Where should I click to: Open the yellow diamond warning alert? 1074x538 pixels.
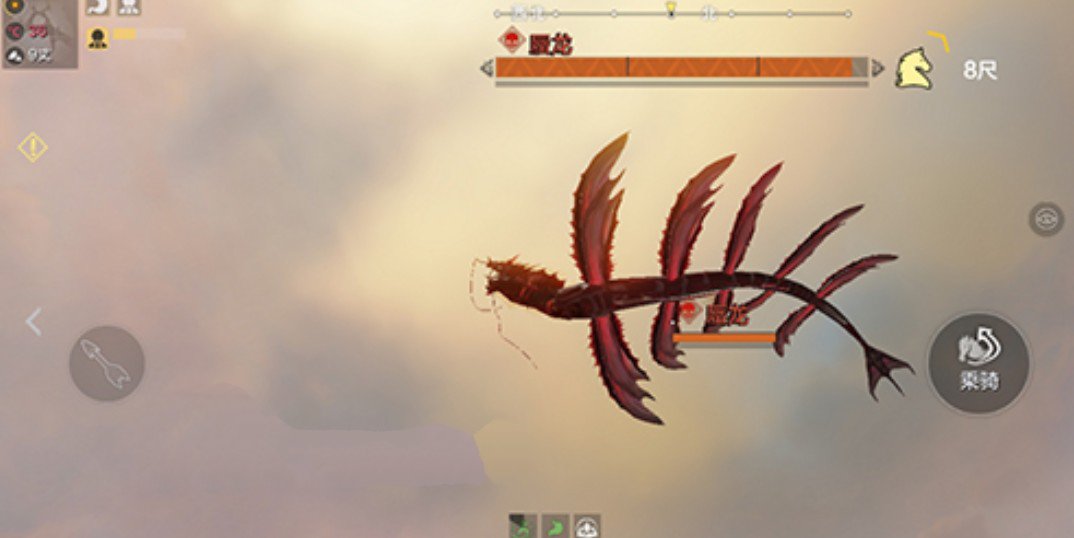pos(33,148)
